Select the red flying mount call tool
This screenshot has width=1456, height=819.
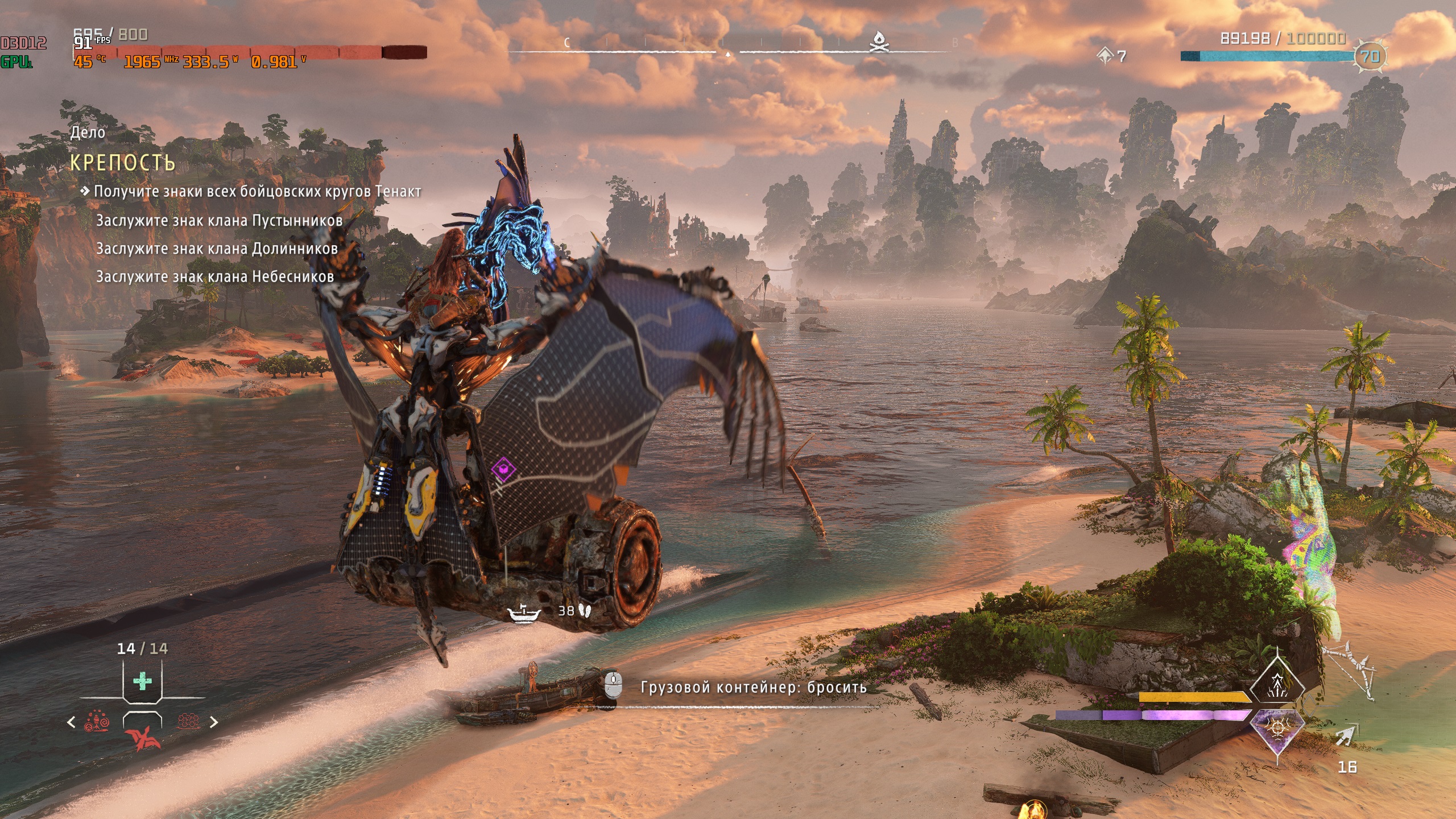142,738
